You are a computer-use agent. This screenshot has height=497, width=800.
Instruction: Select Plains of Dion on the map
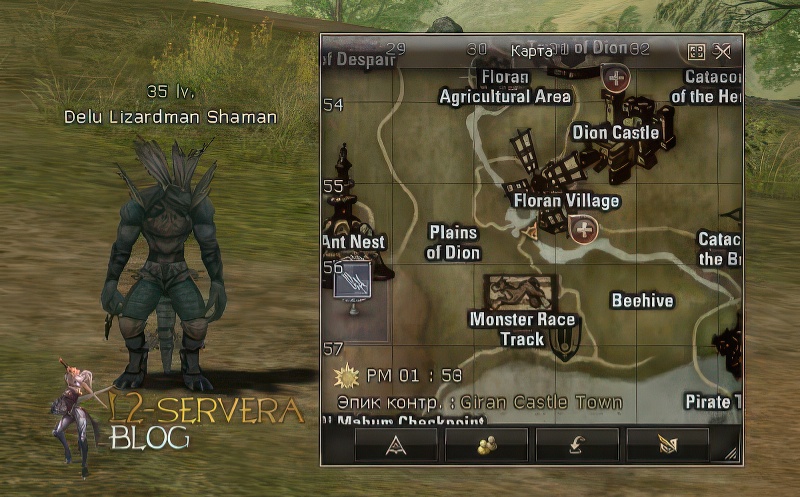click(x=453, y=242)
